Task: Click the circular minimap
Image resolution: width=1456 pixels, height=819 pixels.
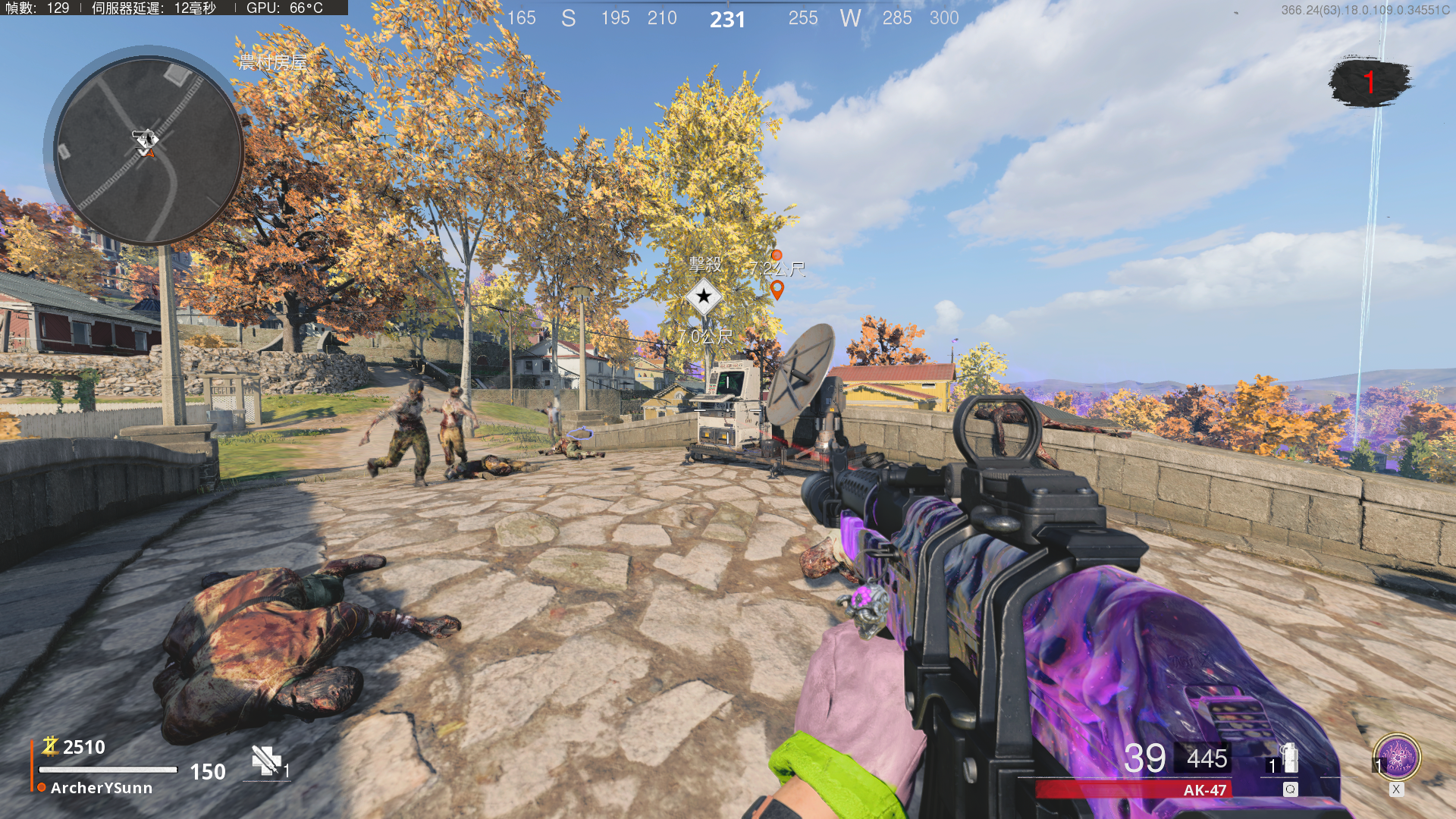Action: (147, 149)
